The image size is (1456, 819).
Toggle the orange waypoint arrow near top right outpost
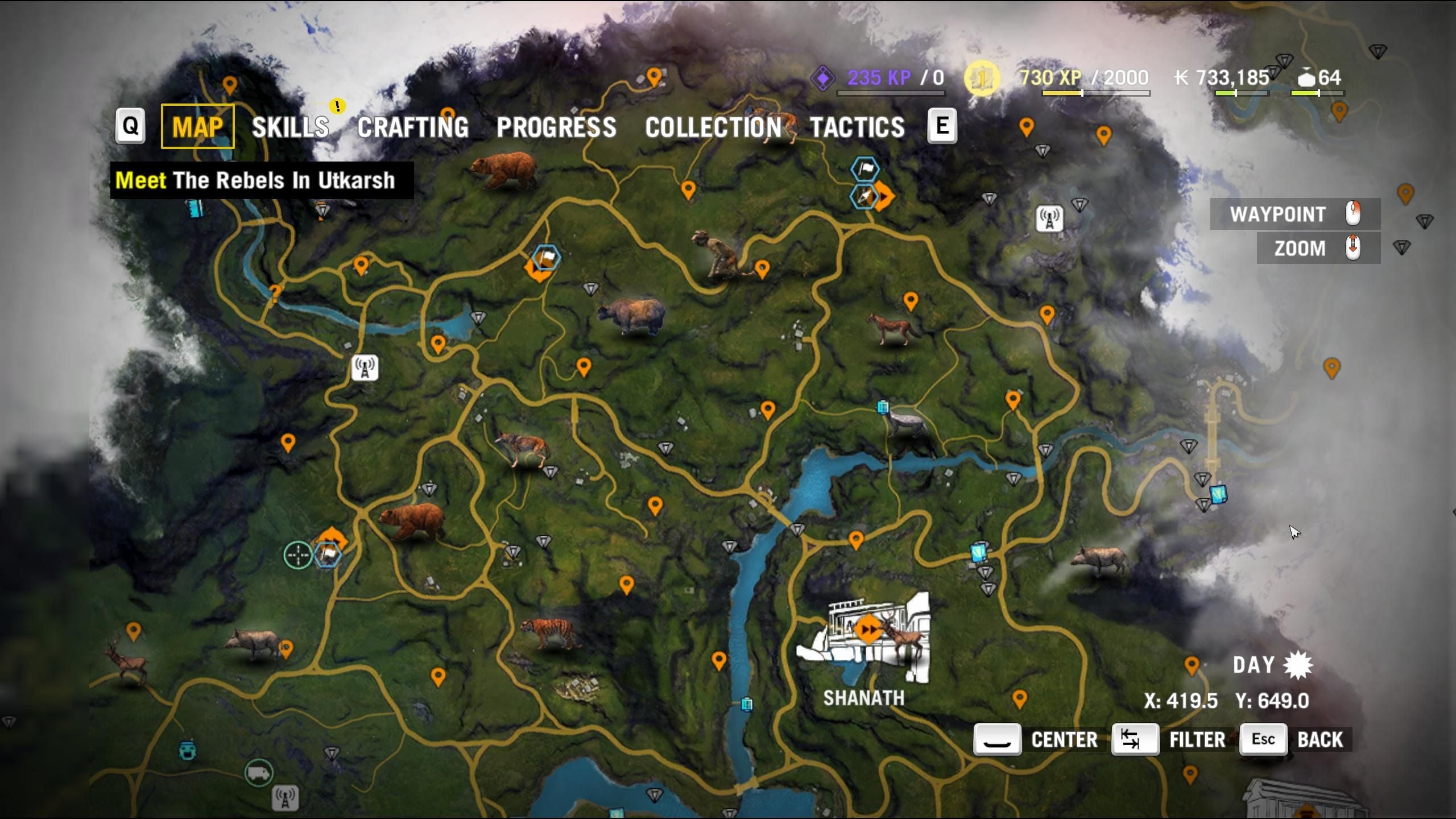[x=883, y=195]
